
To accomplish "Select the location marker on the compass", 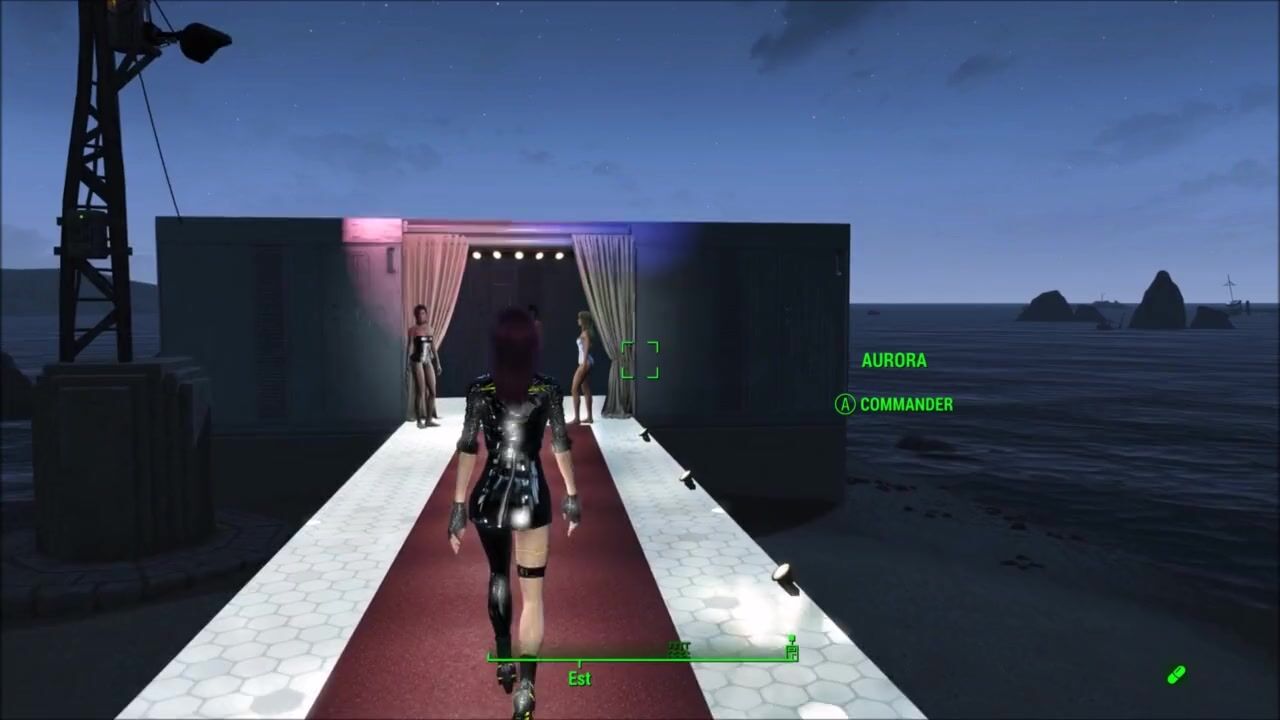I will (x=791, y=650).
